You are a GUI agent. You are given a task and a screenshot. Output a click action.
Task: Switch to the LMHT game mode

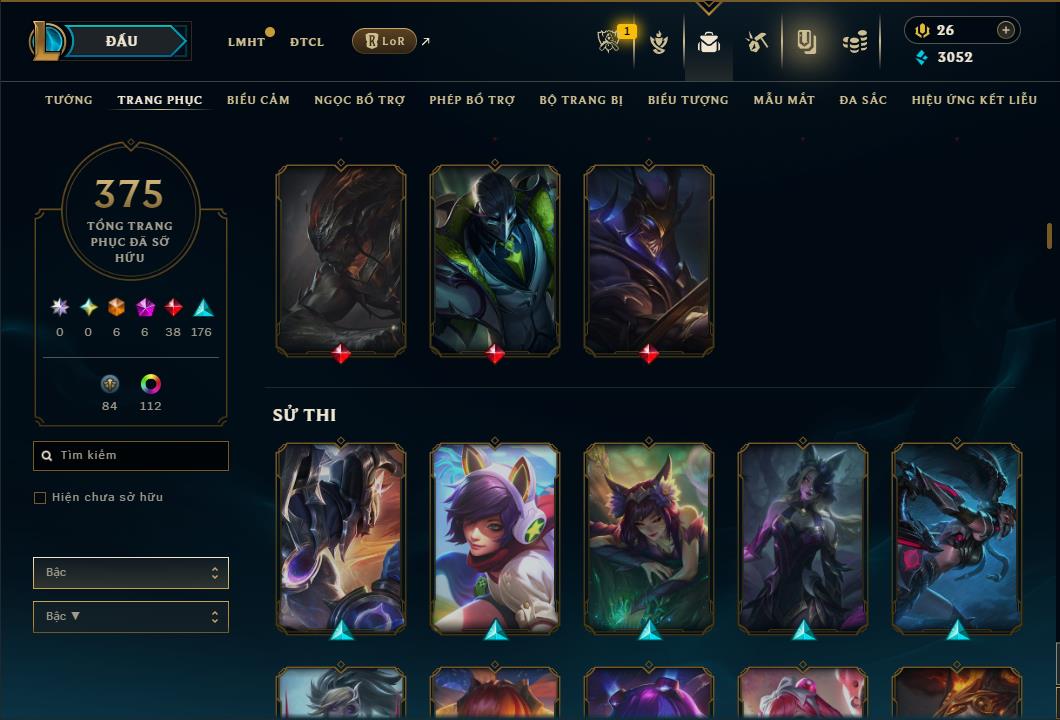(246, 42)
